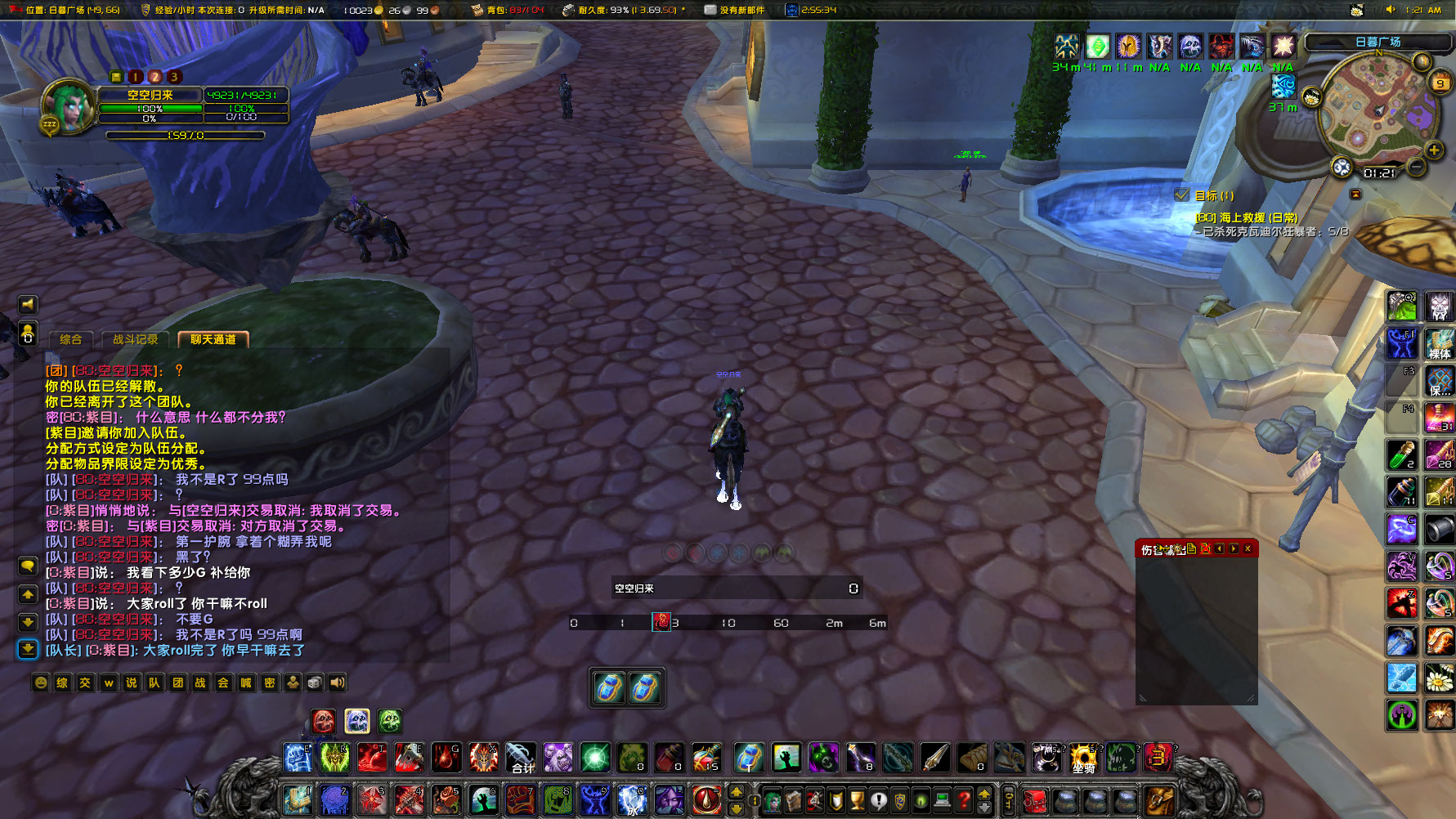1456x819 pixels.
Task: Click the dice icon to roll
Action: coord(316,682)
